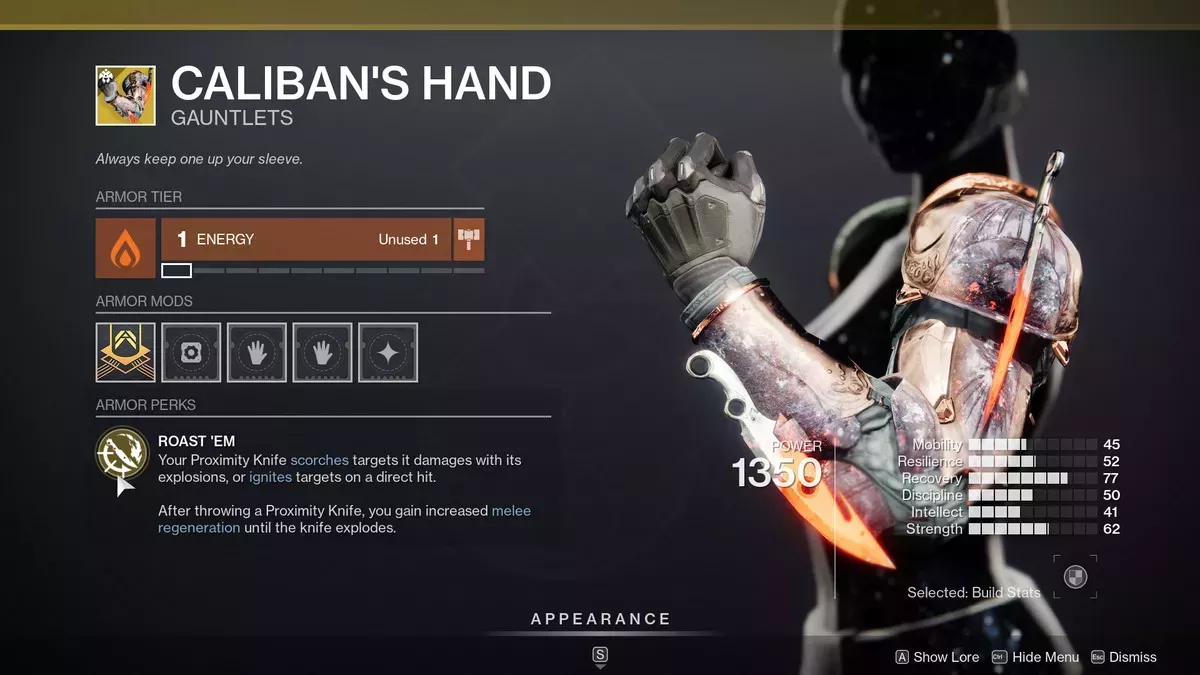
Task: Inspect the Roast 'Em perk icon
Action: 123,454
